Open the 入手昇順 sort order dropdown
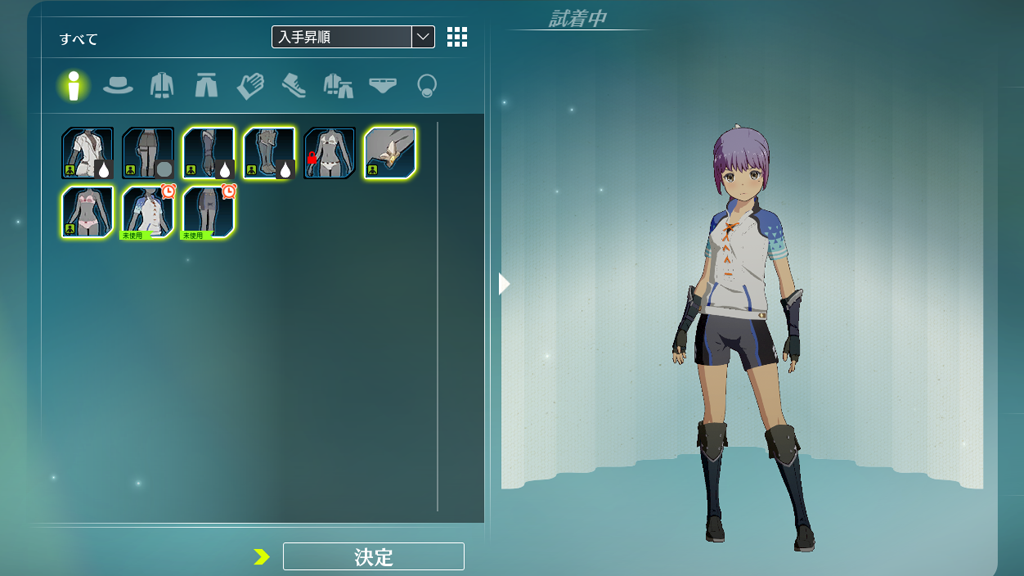This screenshot has width=1024, height=576. tap(353, 37)
